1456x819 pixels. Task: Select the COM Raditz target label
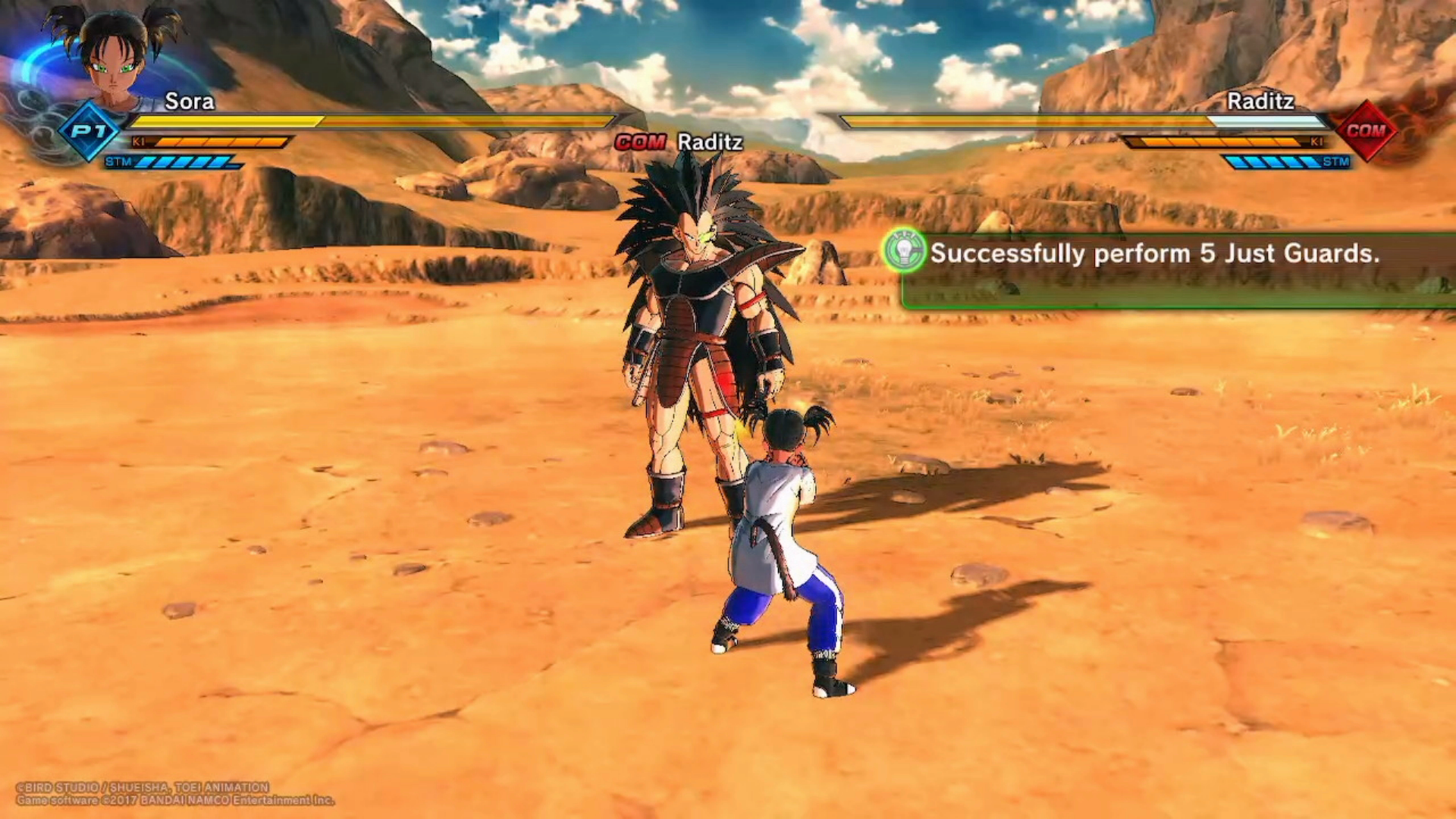click(x=679, y=142)
